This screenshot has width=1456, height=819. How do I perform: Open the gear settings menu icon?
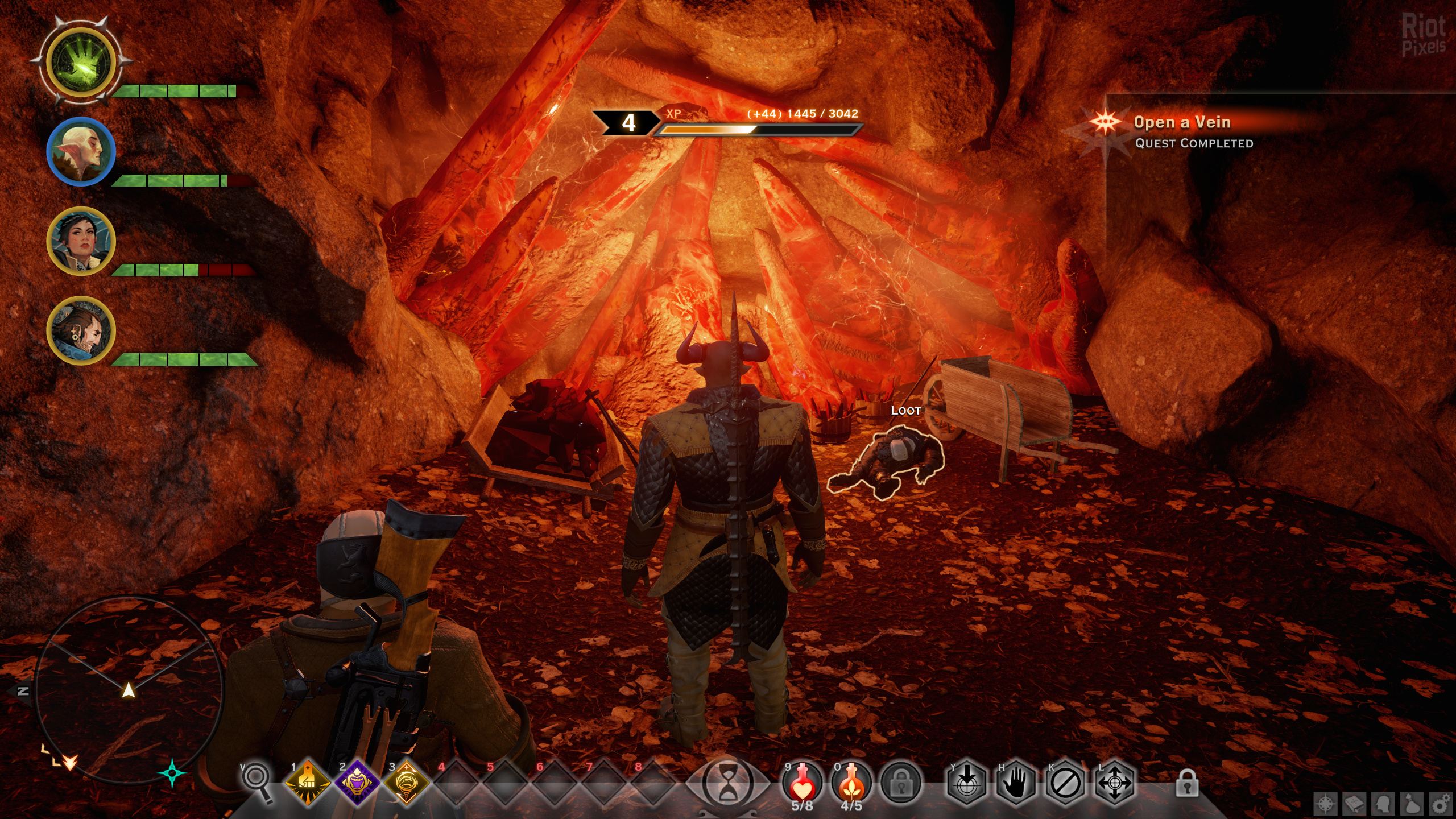[x=1441, y=804]
